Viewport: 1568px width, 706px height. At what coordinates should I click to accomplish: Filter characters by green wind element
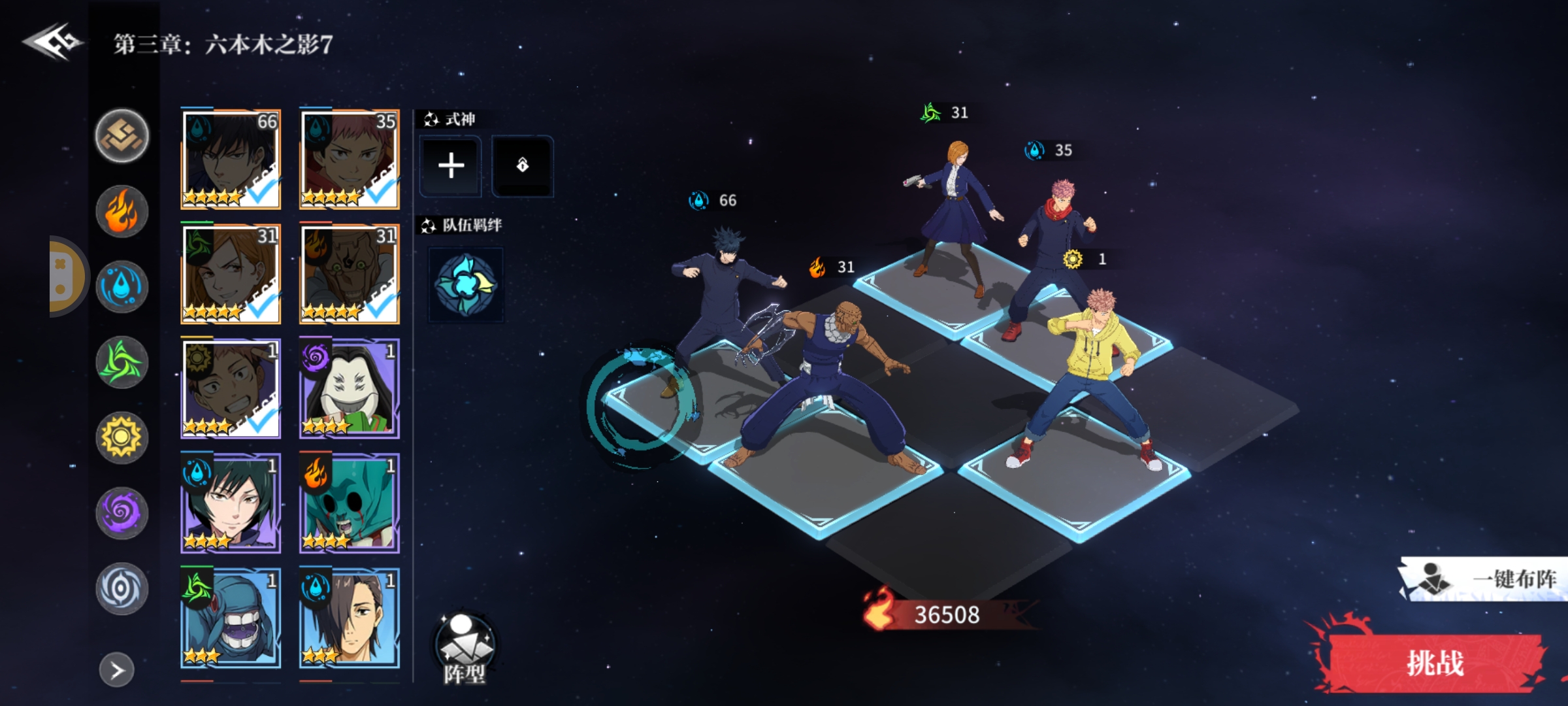tap(122, 362)
